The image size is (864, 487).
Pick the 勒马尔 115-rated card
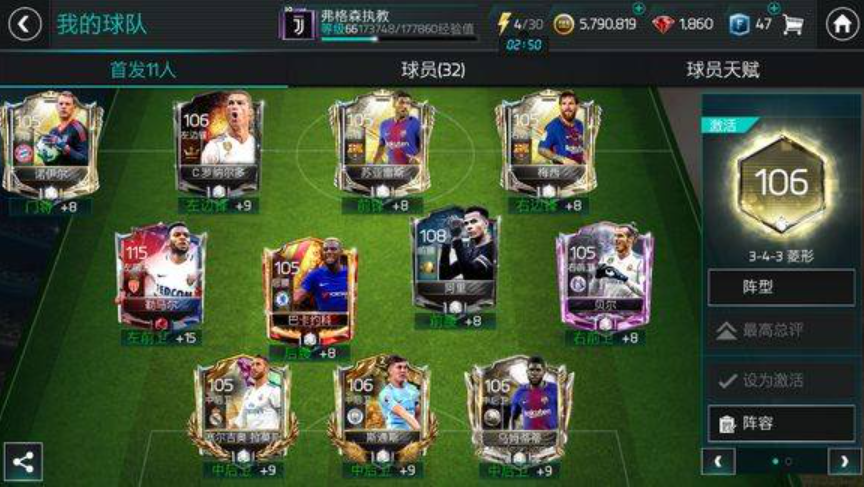pyautogui.click(x=160, y=276)
